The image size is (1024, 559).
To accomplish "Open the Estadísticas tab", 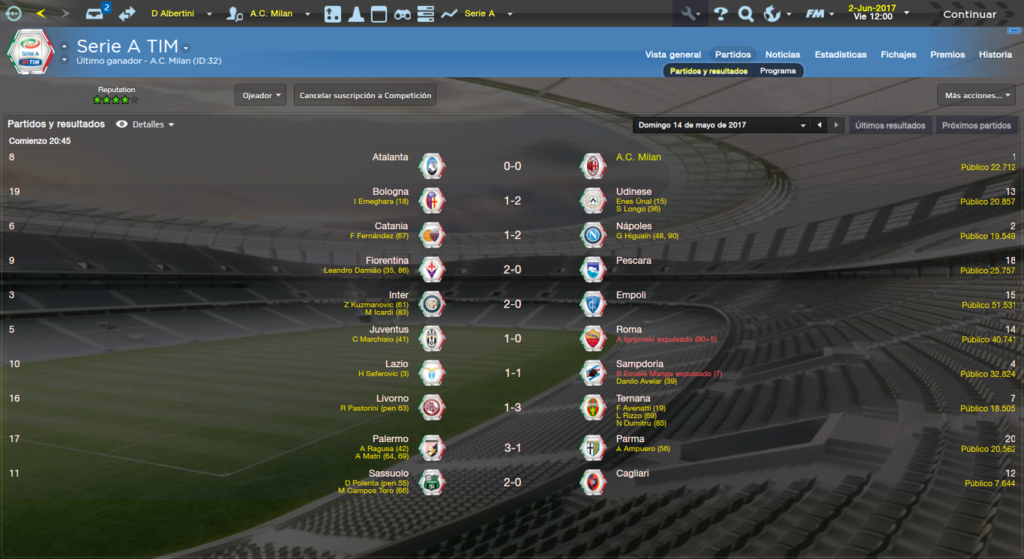I will click(840, 54).
